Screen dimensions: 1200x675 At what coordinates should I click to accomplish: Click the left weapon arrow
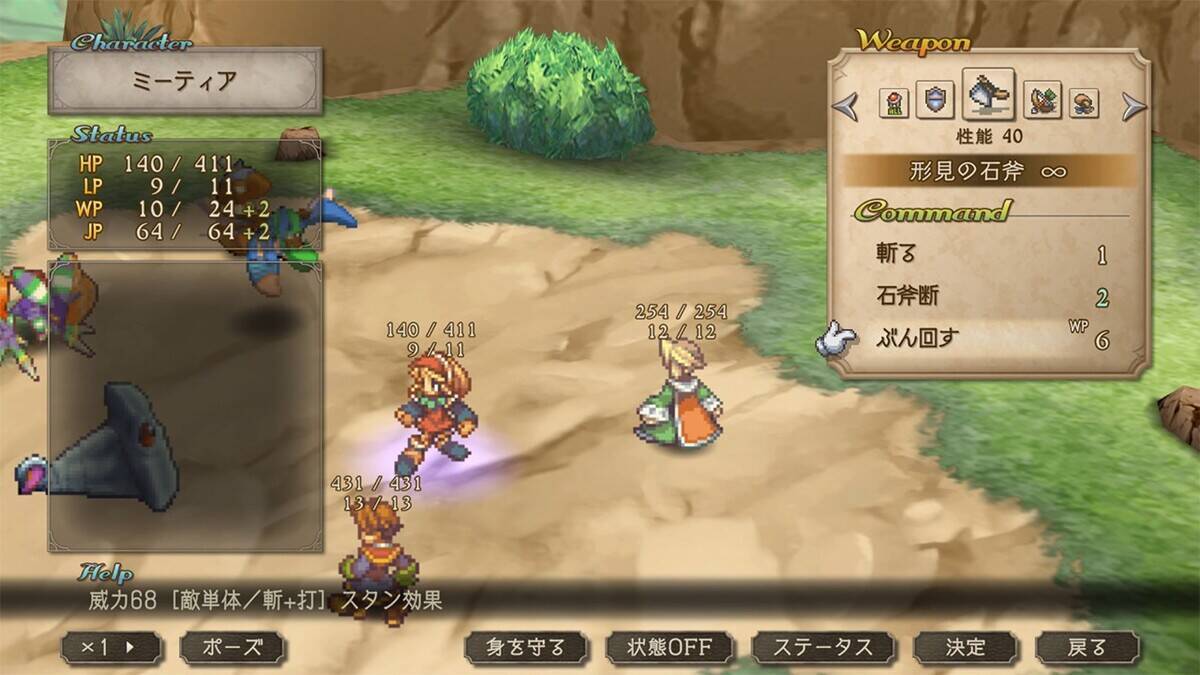click(847, 104)
